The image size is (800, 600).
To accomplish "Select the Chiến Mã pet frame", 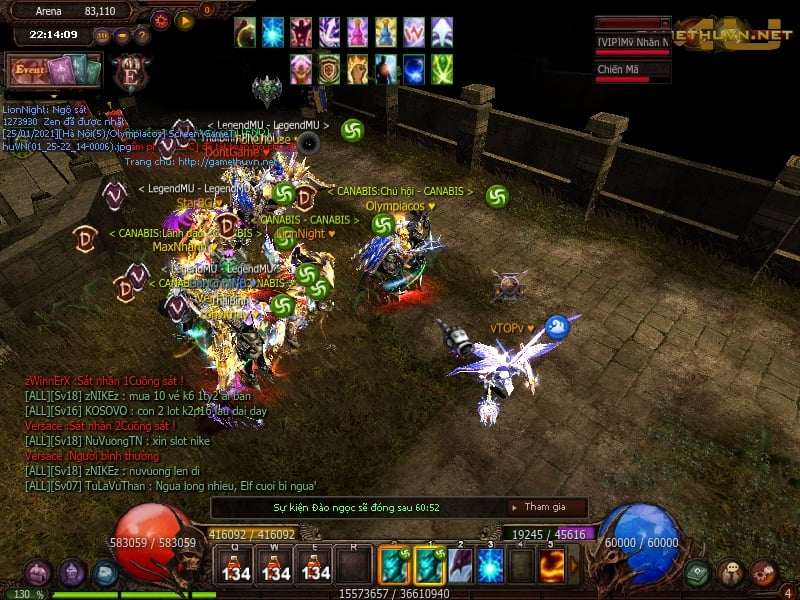I will pyautogui.click(x=633, y=71).
